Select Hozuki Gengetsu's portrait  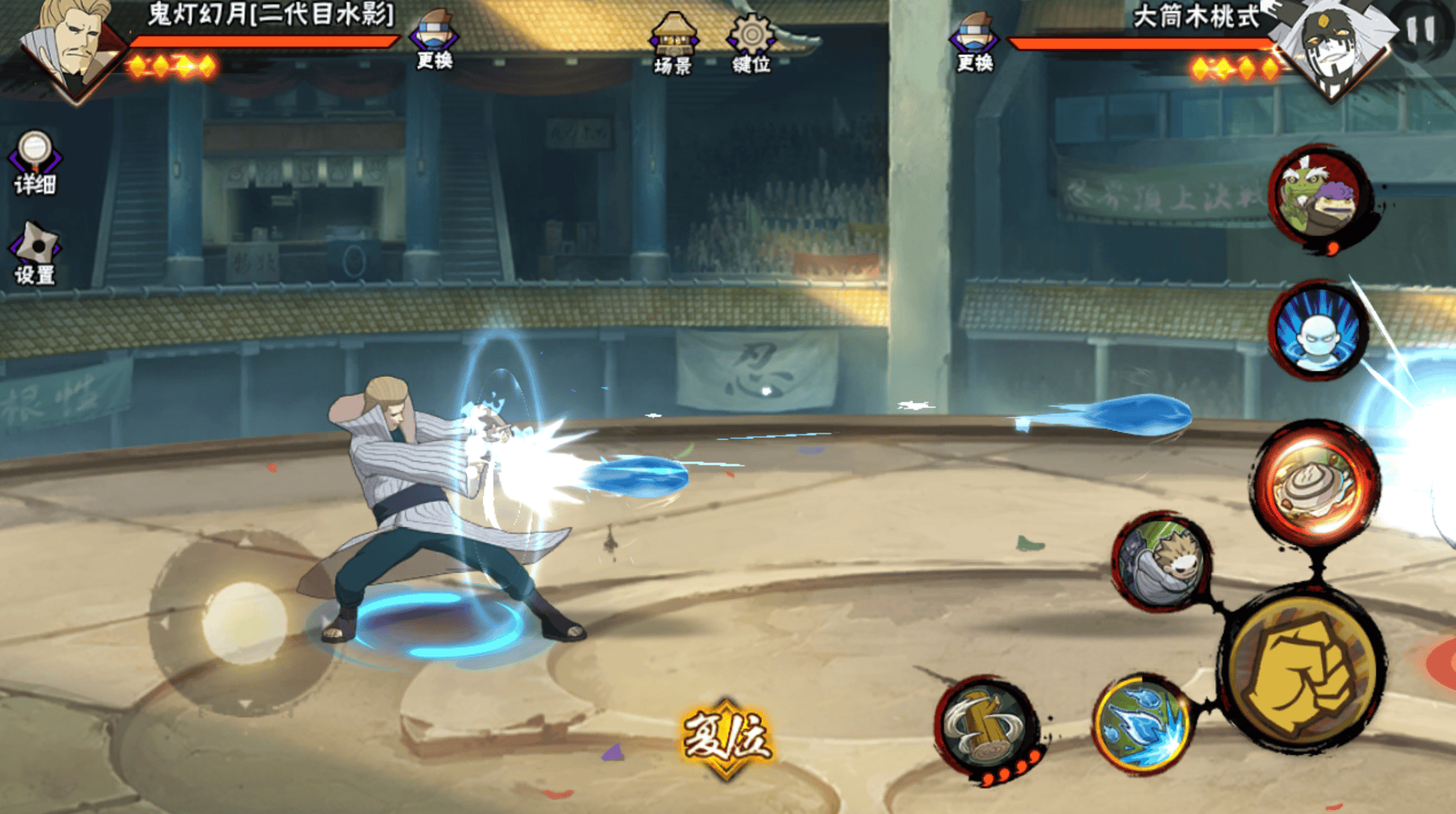71,47
